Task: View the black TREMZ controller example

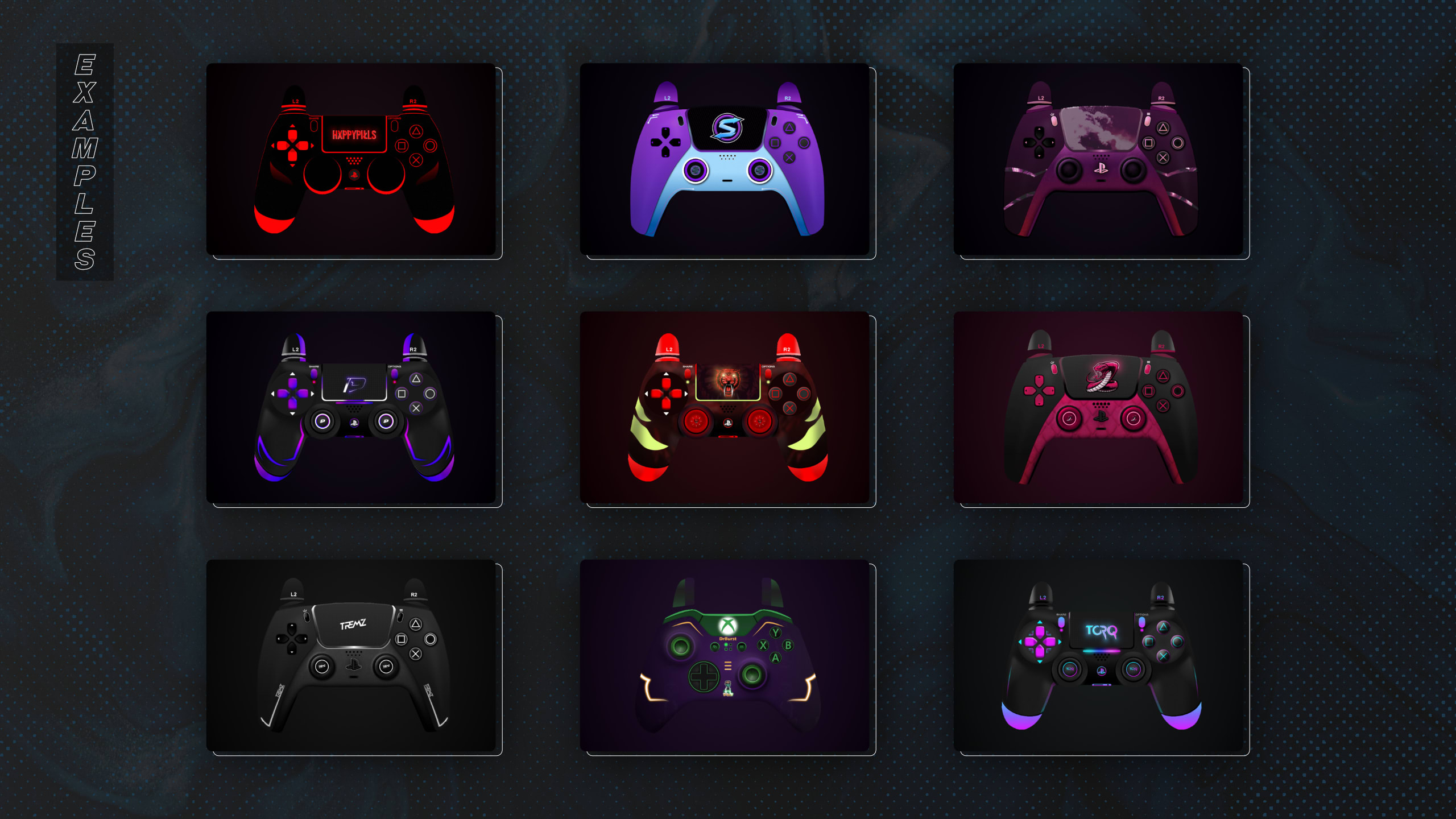Action: (351, 655)
